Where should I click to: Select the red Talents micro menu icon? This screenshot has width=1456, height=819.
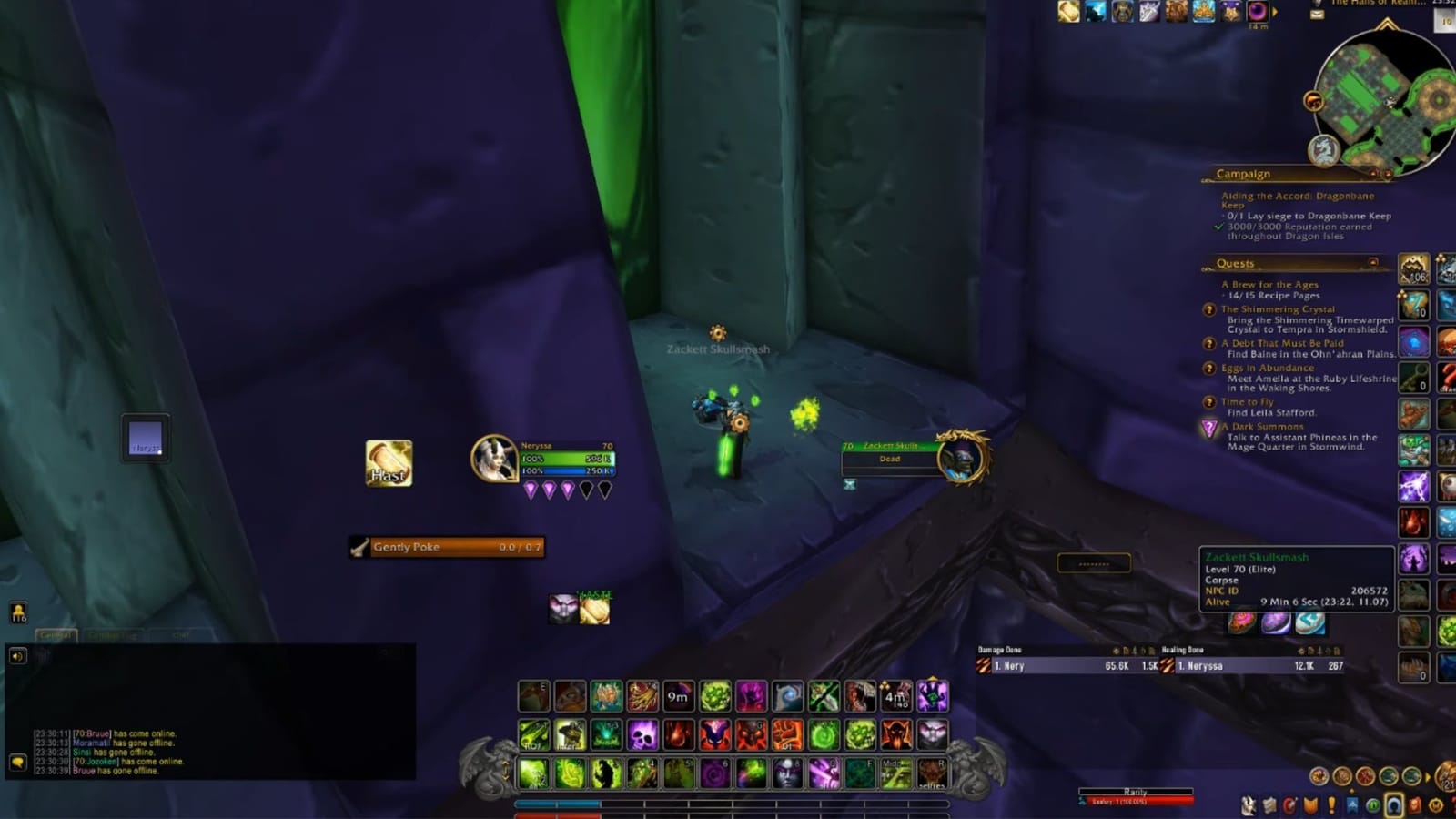point(1289,804)
